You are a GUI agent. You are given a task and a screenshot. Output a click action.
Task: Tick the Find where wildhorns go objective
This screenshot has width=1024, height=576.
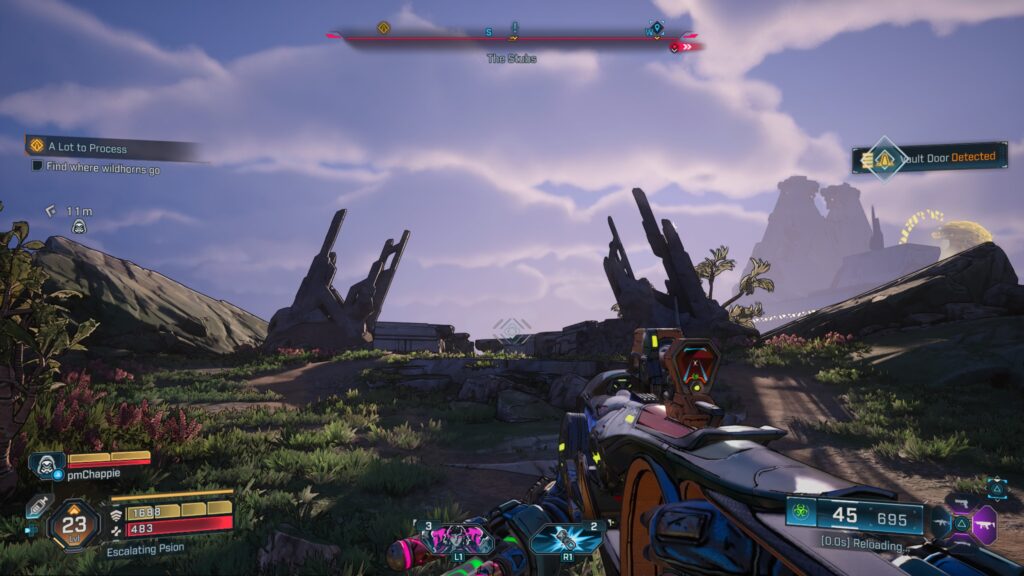pos(37,168)
